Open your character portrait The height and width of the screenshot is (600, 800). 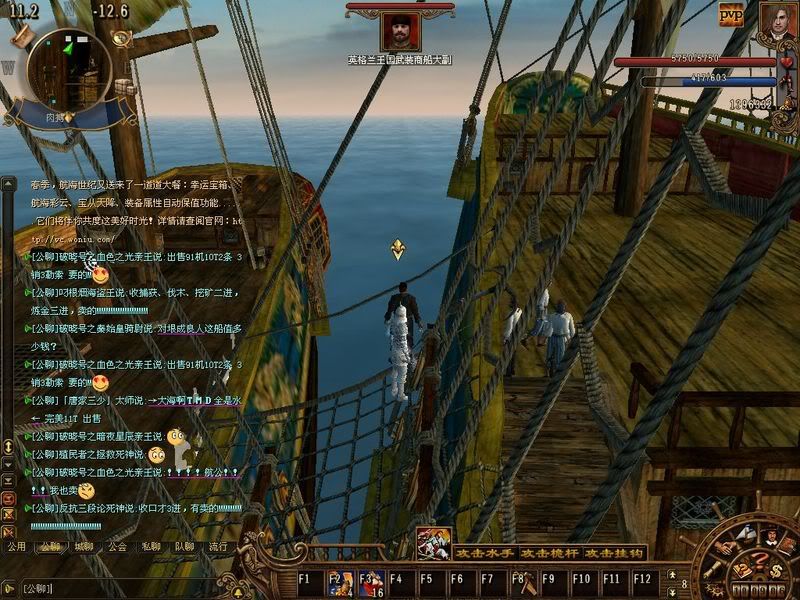point(777,22)
